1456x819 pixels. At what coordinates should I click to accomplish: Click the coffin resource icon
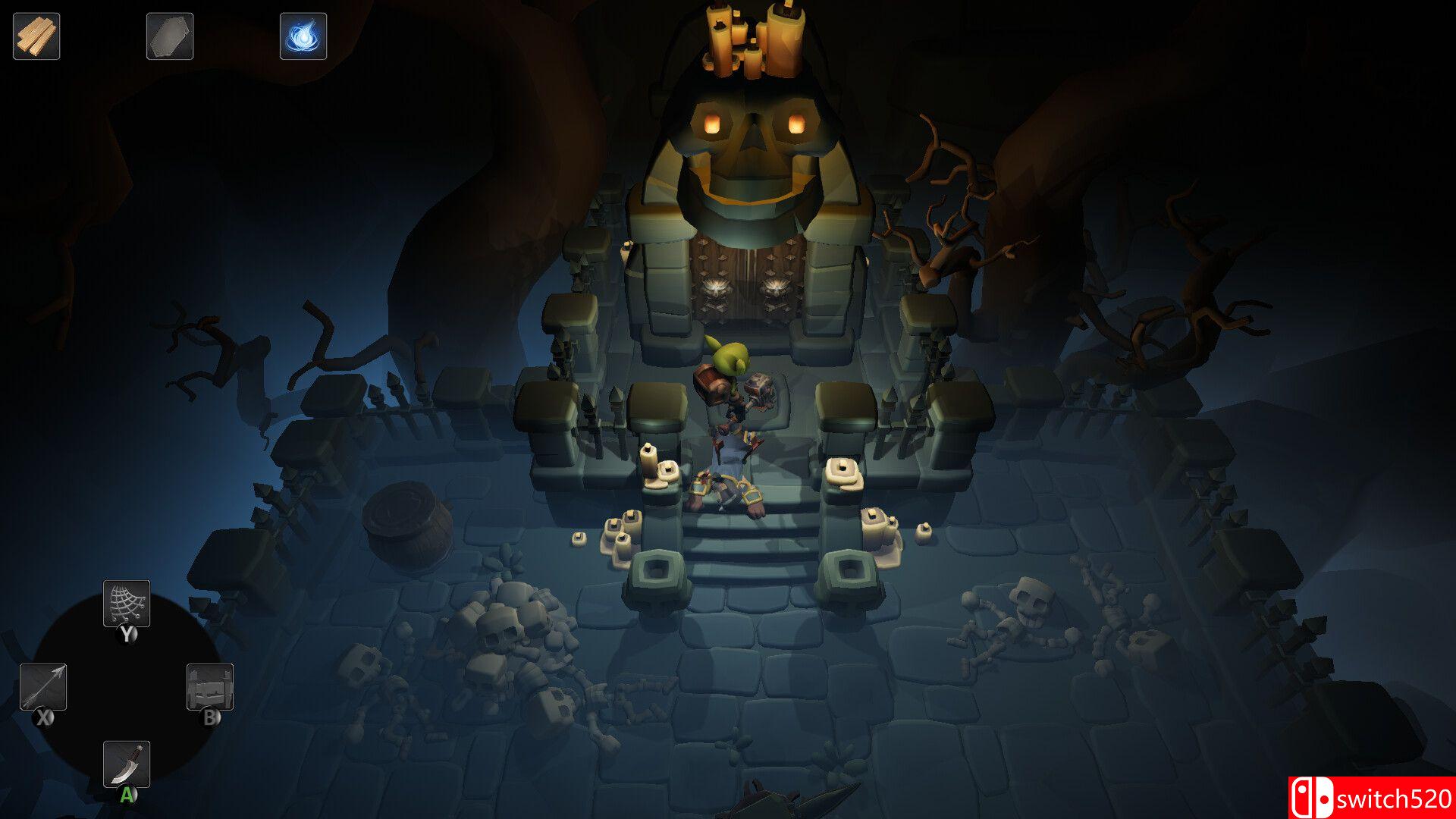coord(170,36)
